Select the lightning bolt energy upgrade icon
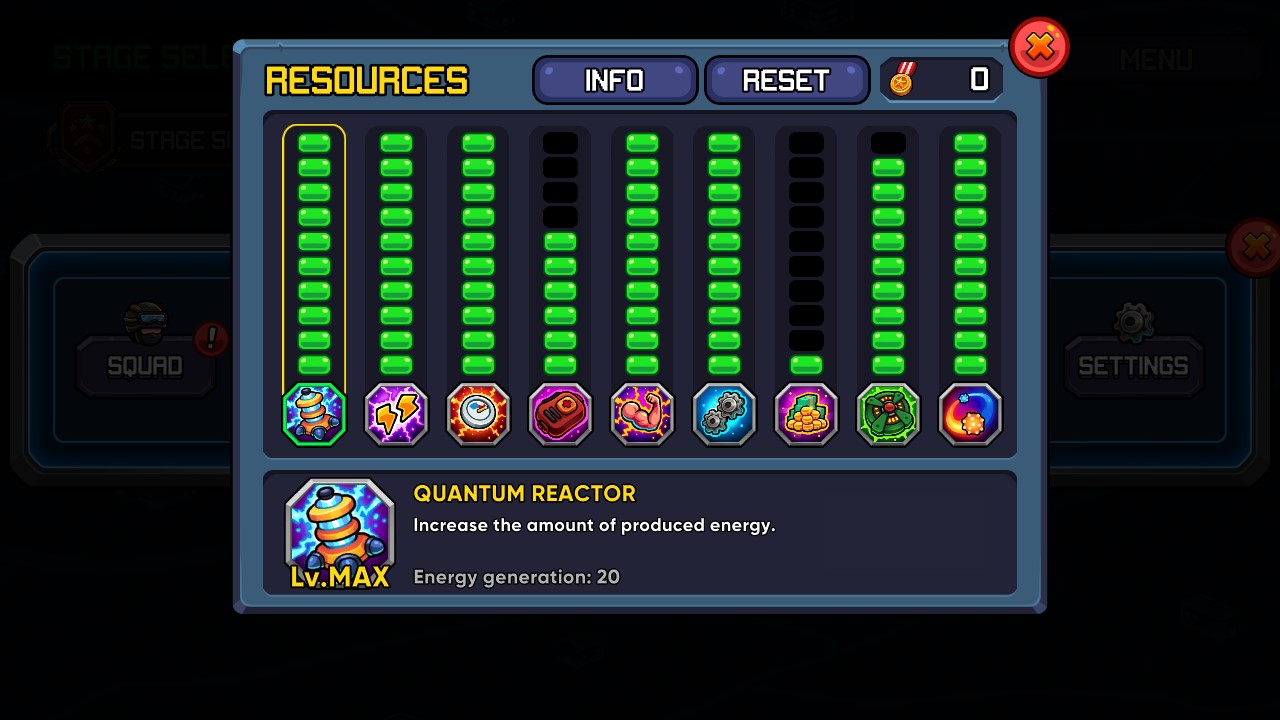This screenshot has height=720, width=1280. coord(396,414)
